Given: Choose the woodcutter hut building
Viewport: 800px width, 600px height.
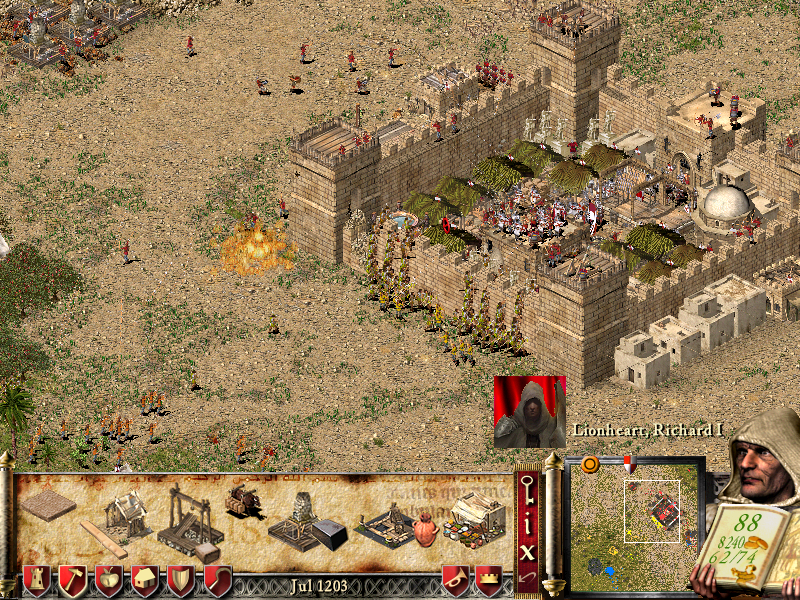Looking at the screenshot, I should pos(125,512).
